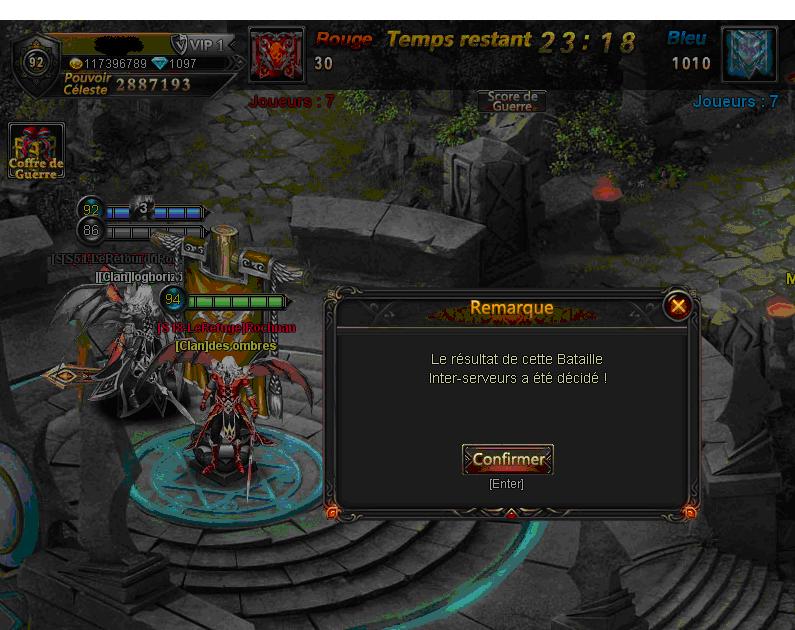Screen dimensions: 795x630
Task: Confirm the battle result dialog
Action: 508,460
